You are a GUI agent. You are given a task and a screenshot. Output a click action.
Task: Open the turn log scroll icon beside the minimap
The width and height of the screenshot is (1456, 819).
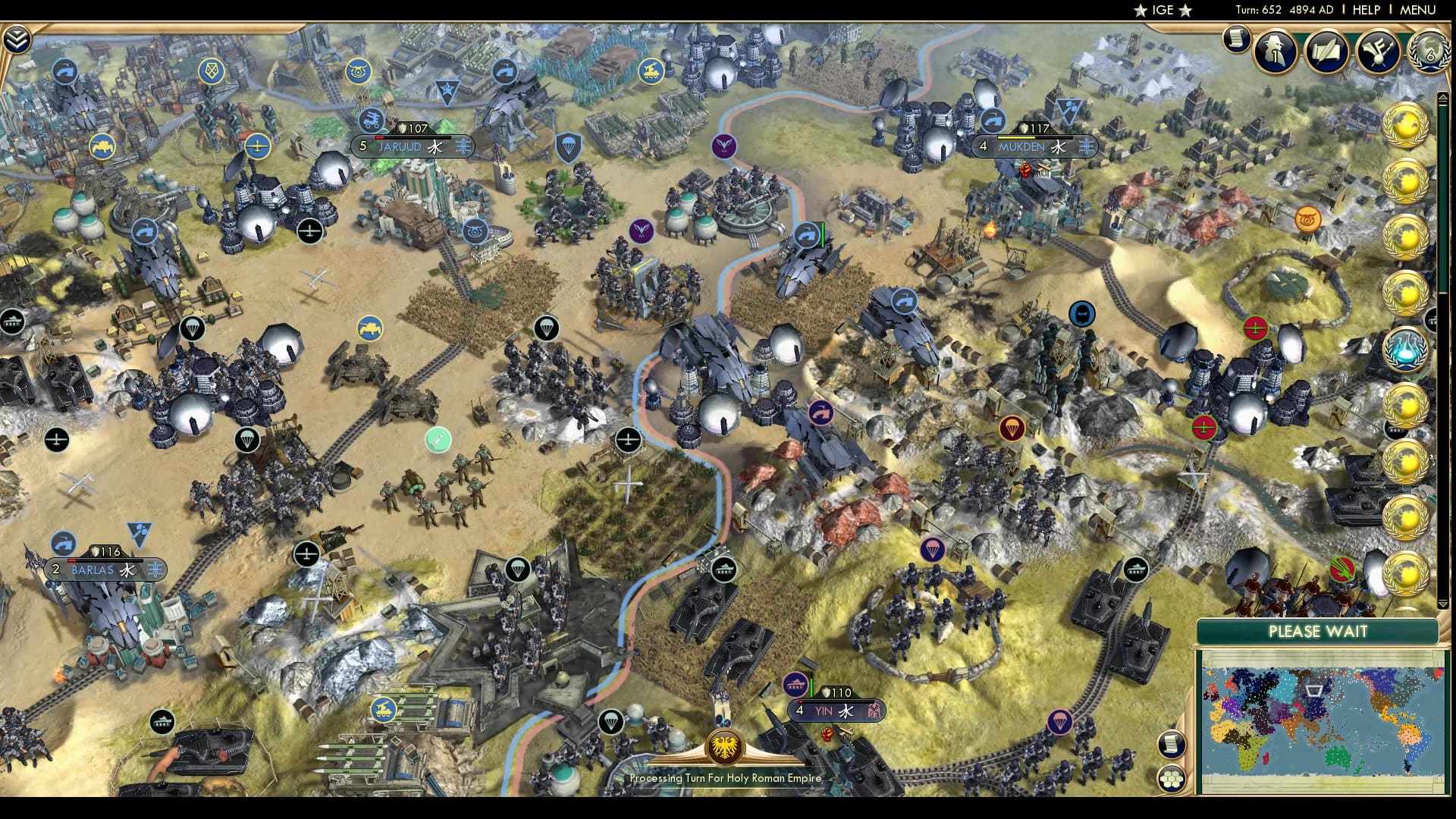click(x=1172, y=745)
